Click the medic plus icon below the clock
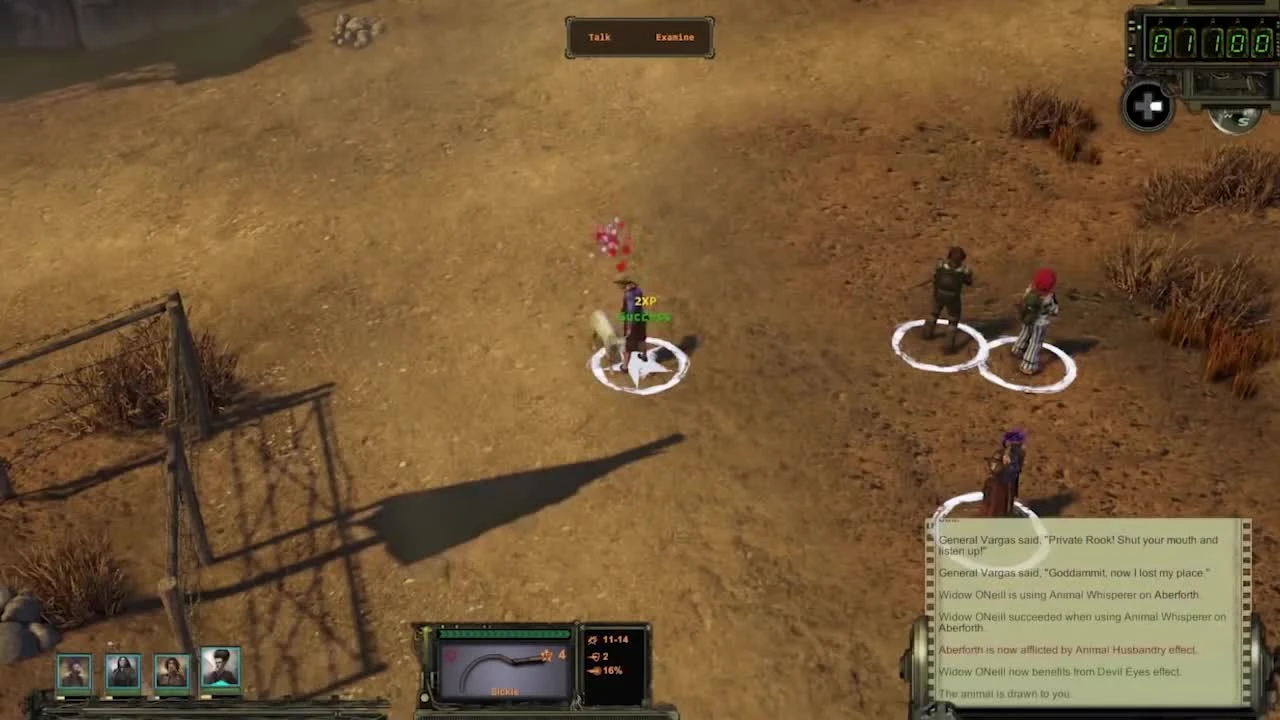 (x=1147, y=107)
